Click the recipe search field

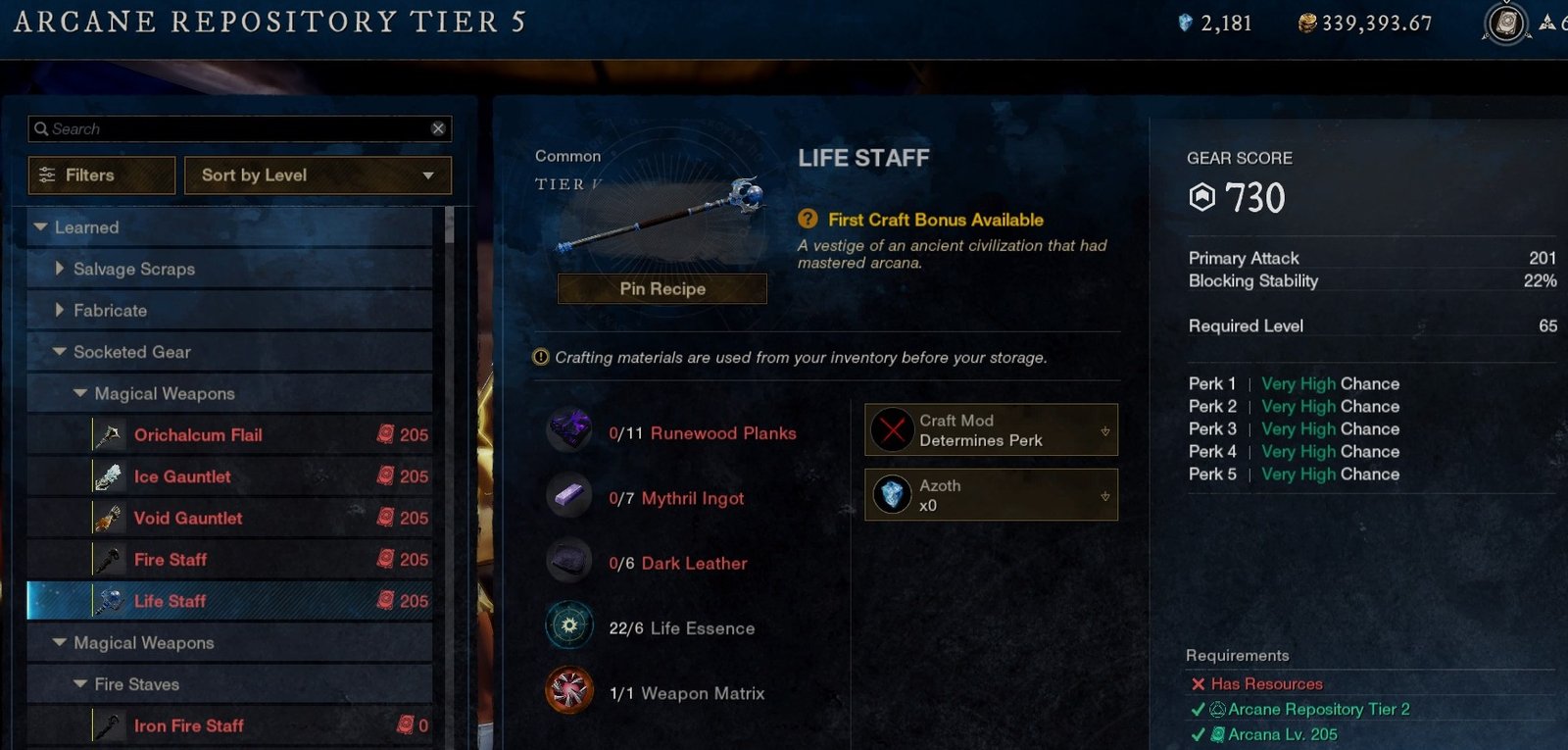tap(235, 128)
